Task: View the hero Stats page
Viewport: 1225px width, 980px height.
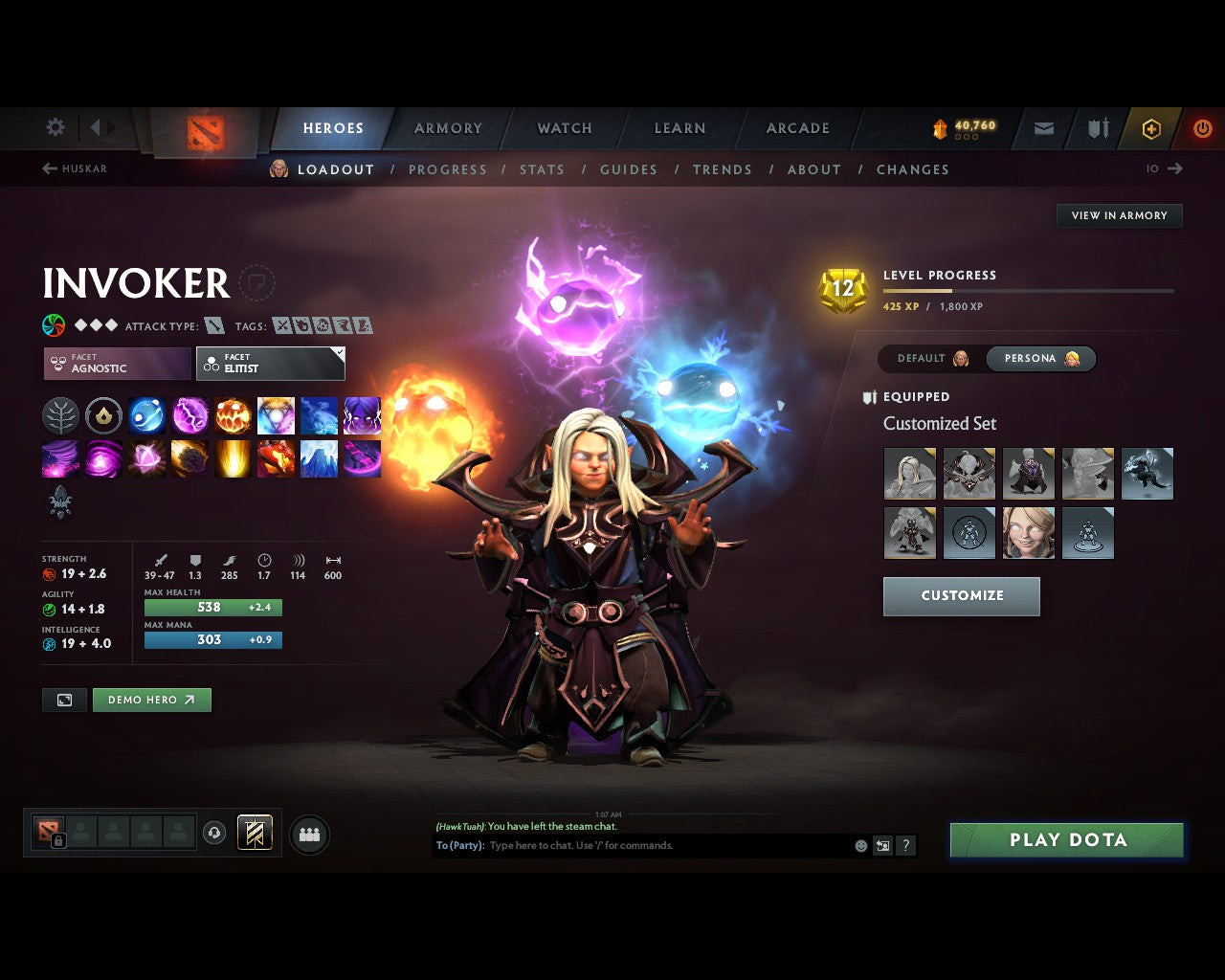Action: 542,169
